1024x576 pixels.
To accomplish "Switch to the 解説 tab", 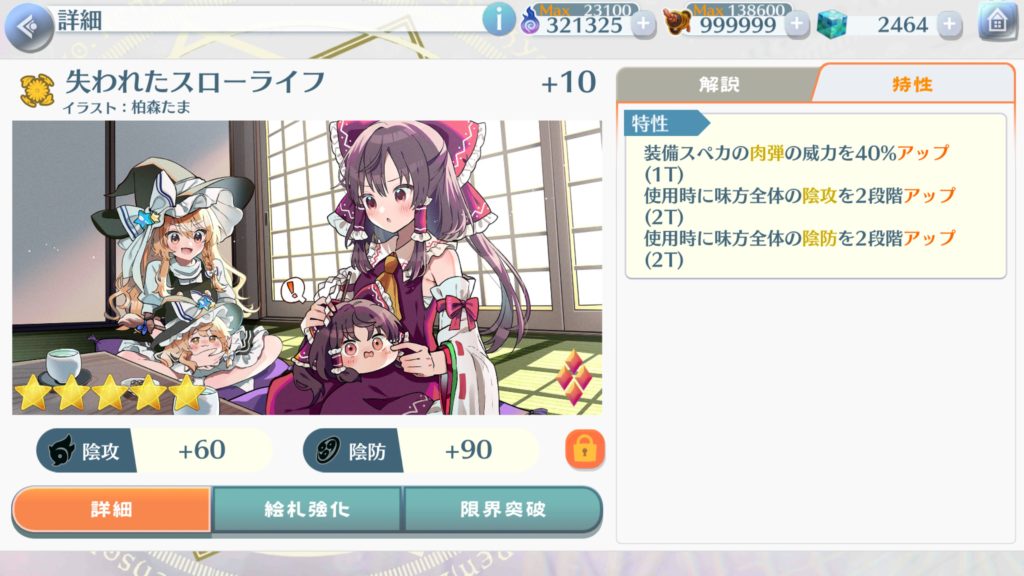I will point(718,84).
